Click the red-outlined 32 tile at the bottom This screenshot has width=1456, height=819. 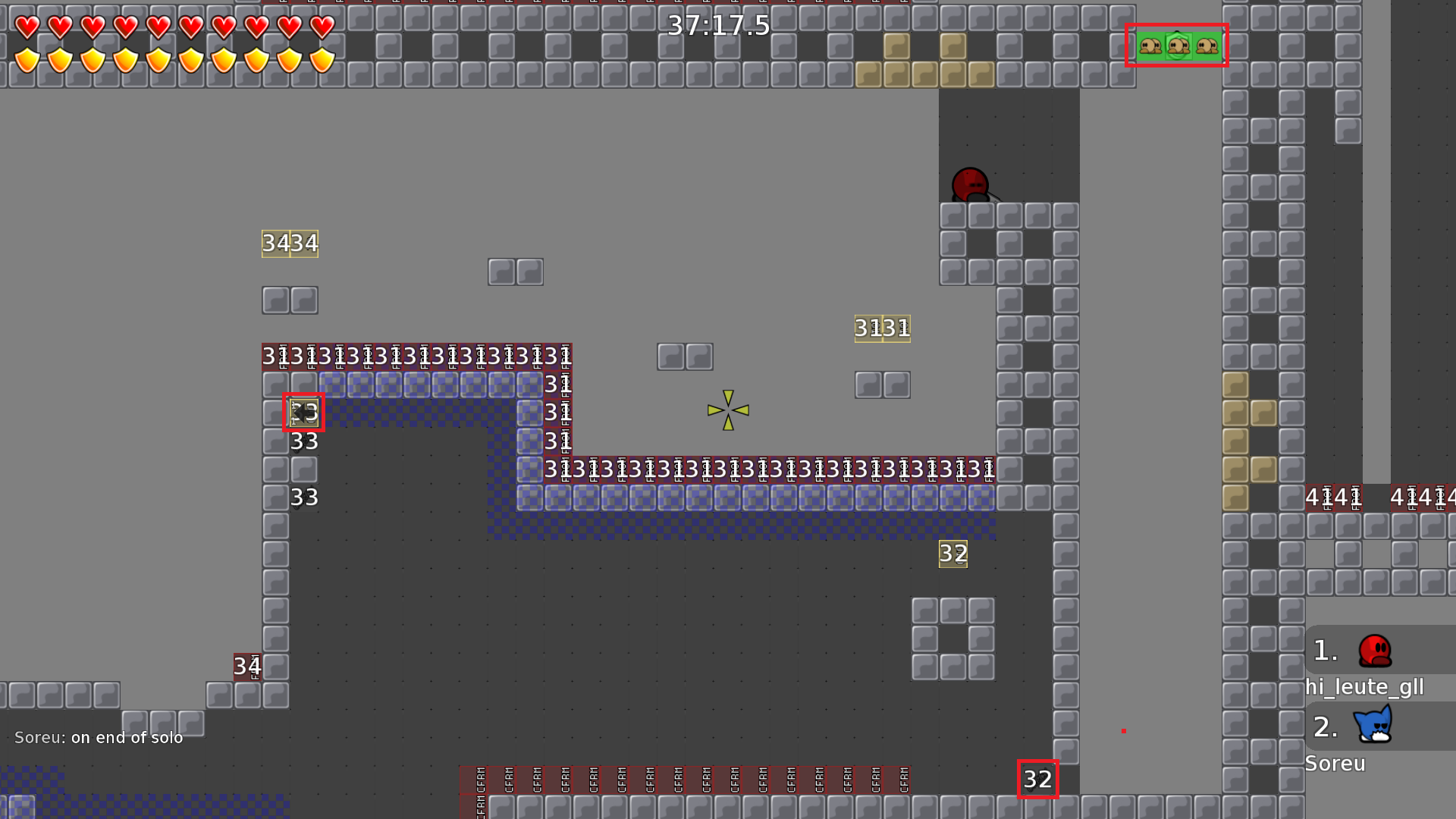click(x=1037, y=778)
